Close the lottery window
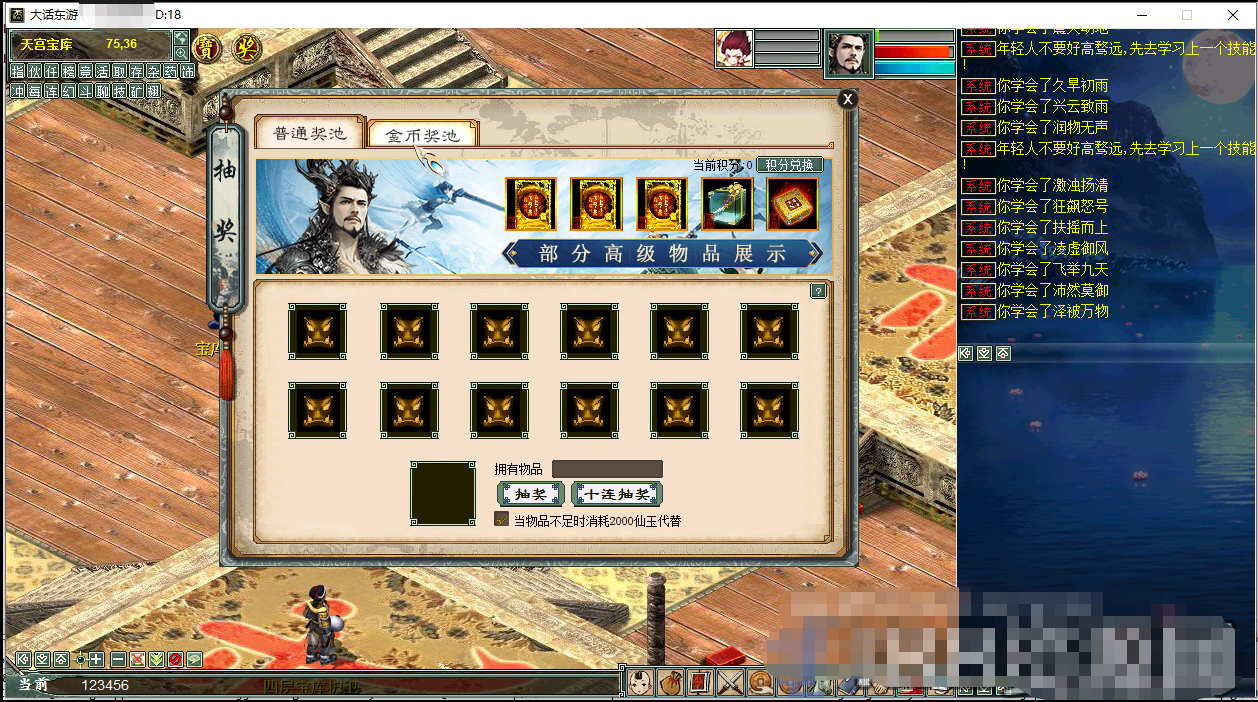Image resolution: width=1258 pixels, height=702 pixels. (x=847, y=98)
